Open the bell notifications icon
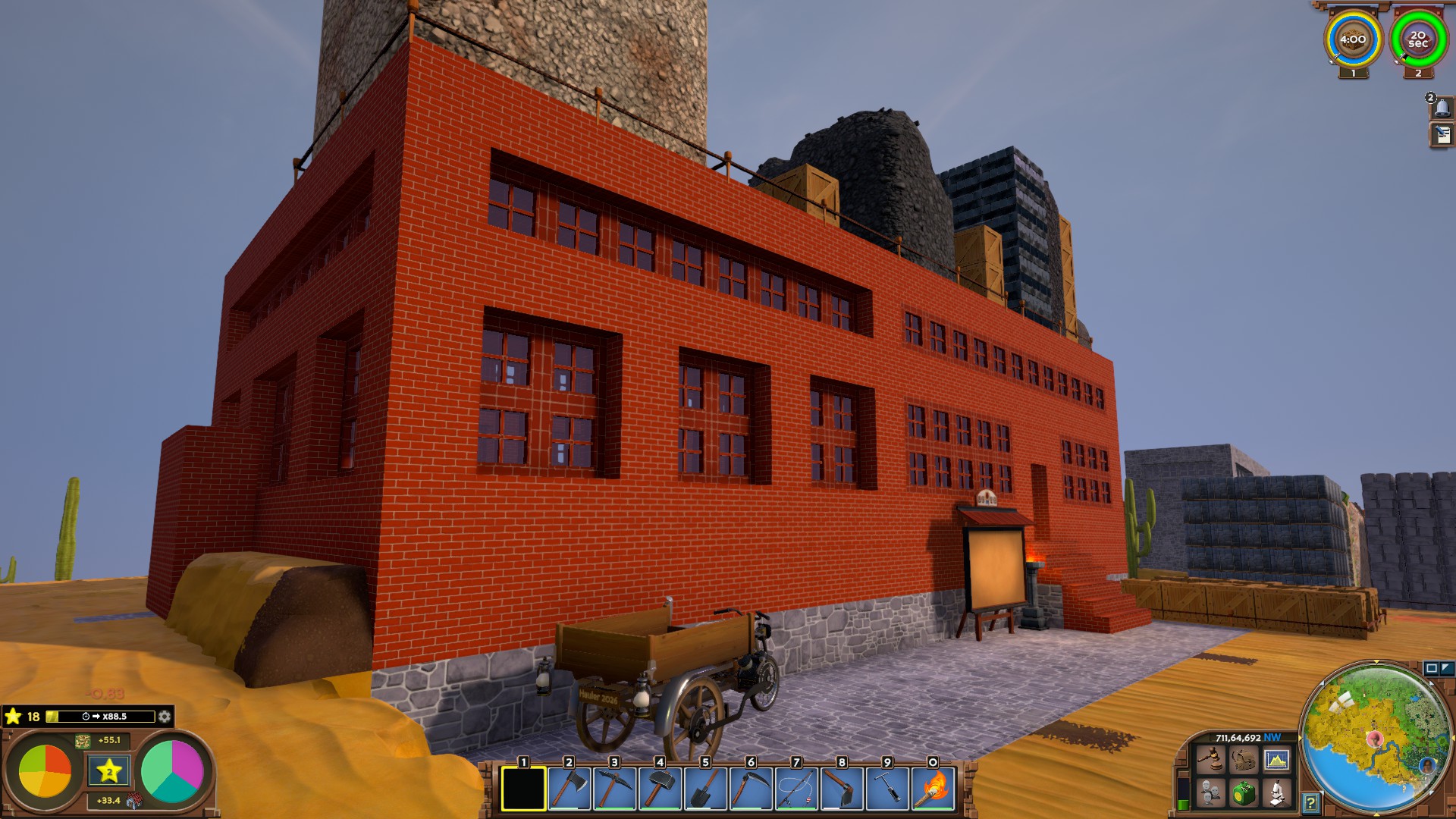This screenshot has width=1456, height=819. (x=1442, y=108)
